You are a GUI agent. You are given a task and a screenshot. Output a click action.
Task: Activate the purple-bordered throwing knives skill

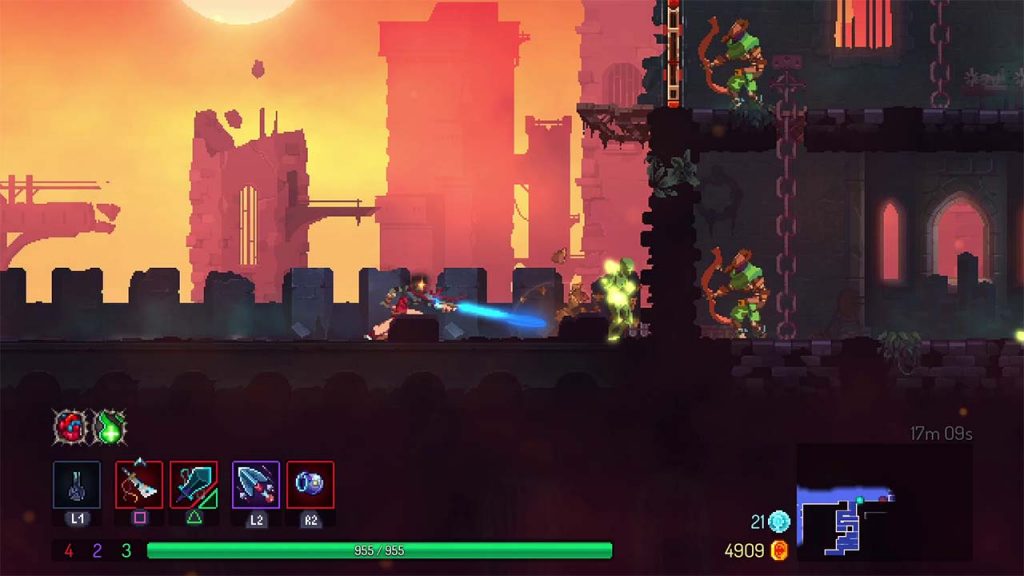click(256, 485)
